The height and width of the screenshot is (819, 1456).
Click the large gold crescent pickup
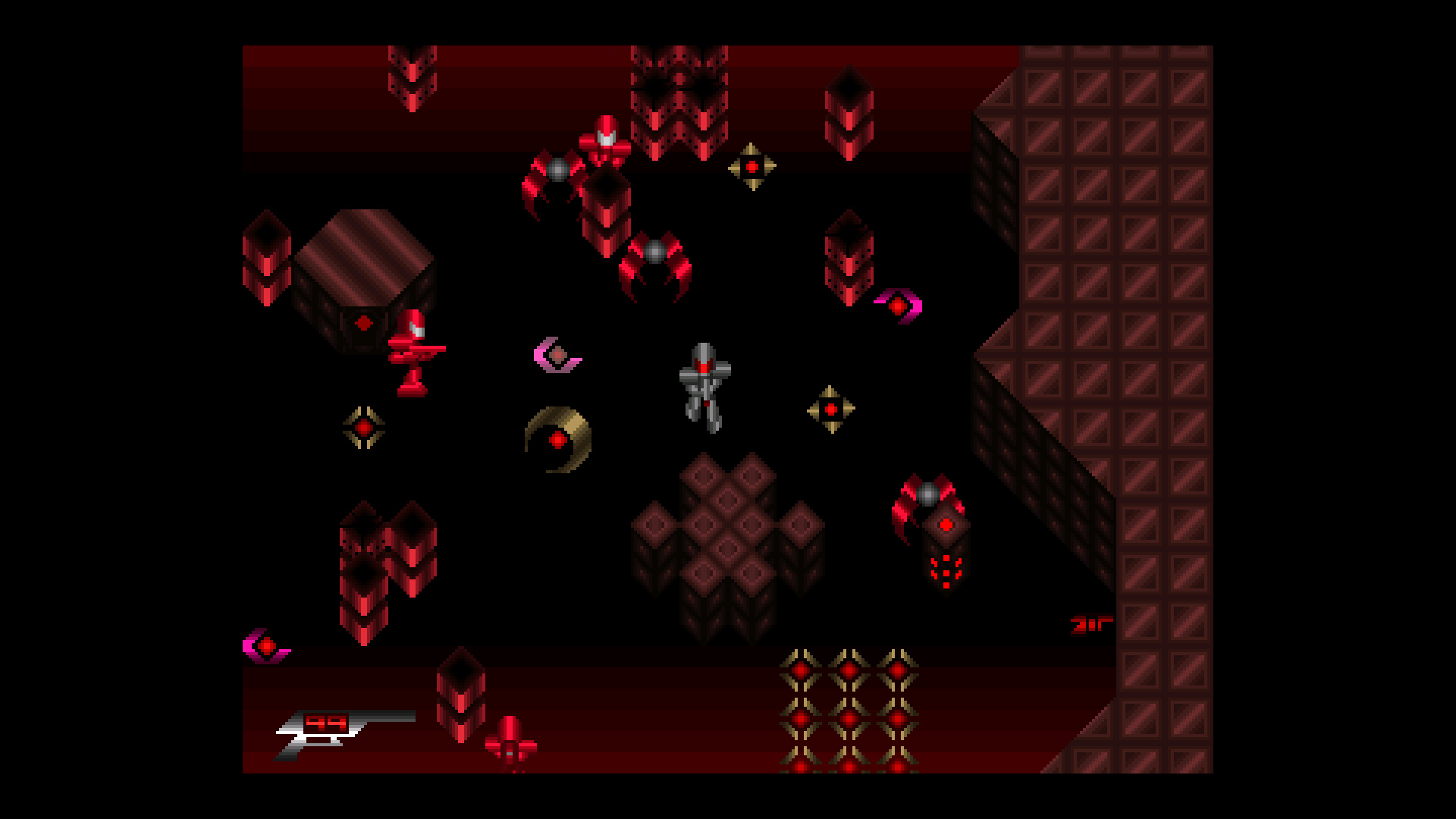tap(559, 440)
